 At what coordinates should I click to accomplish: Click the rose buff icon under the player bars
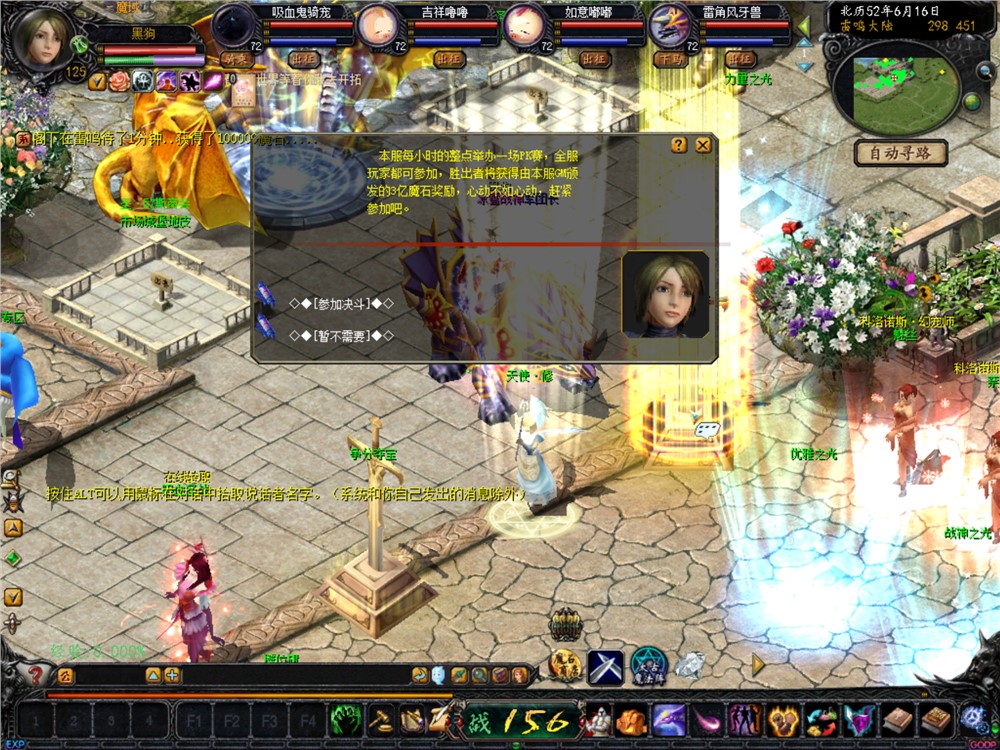(120, 82)
